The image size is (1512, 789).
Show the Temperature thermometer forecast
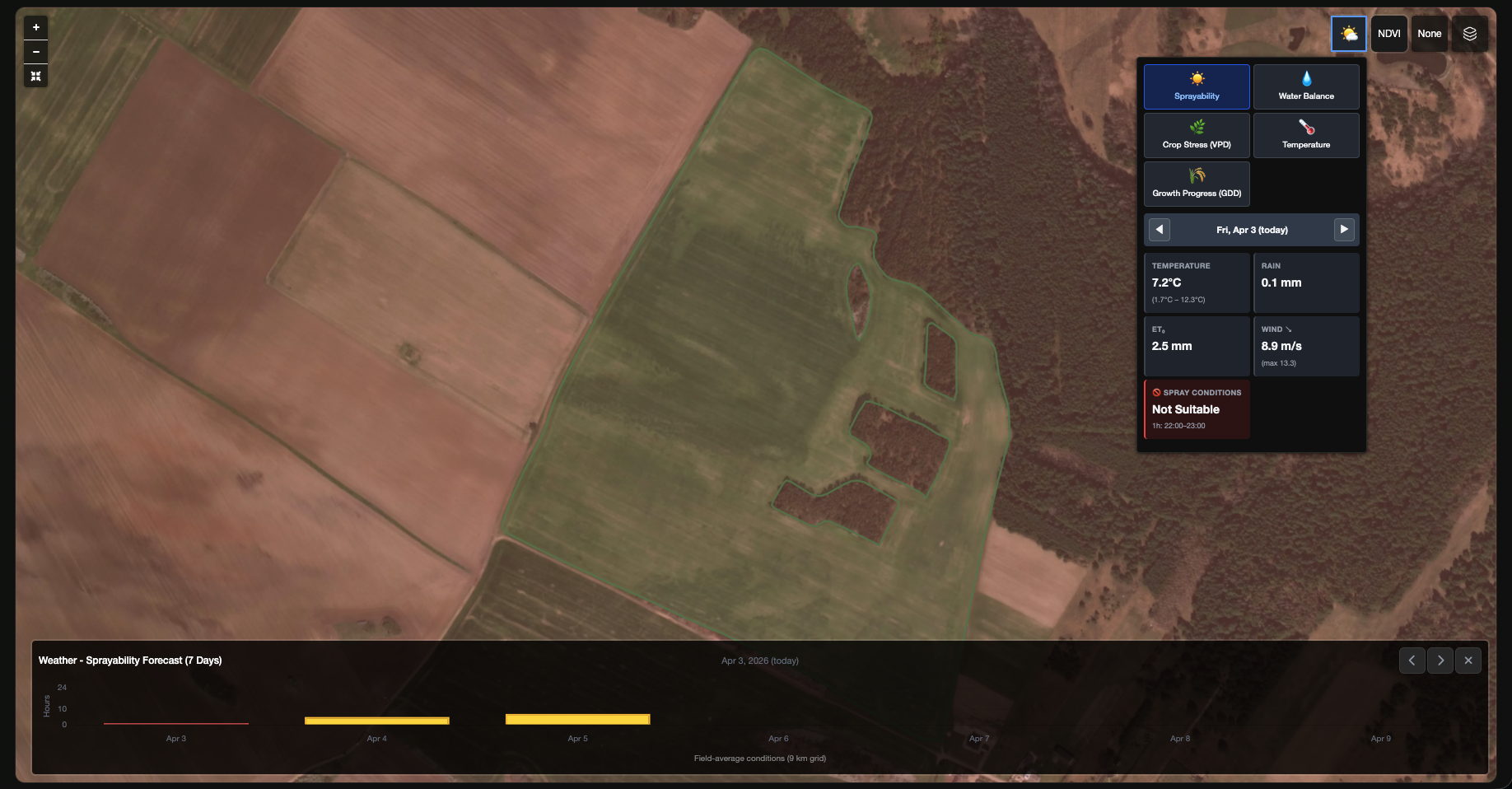coord(1305,135)
